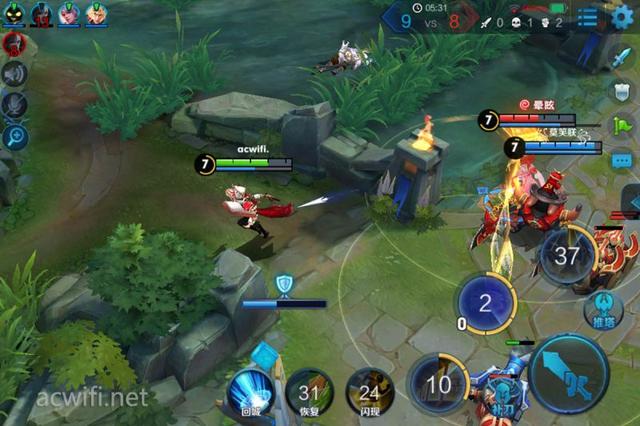Trigger the skill showing cooldown 2

(485, 303)
